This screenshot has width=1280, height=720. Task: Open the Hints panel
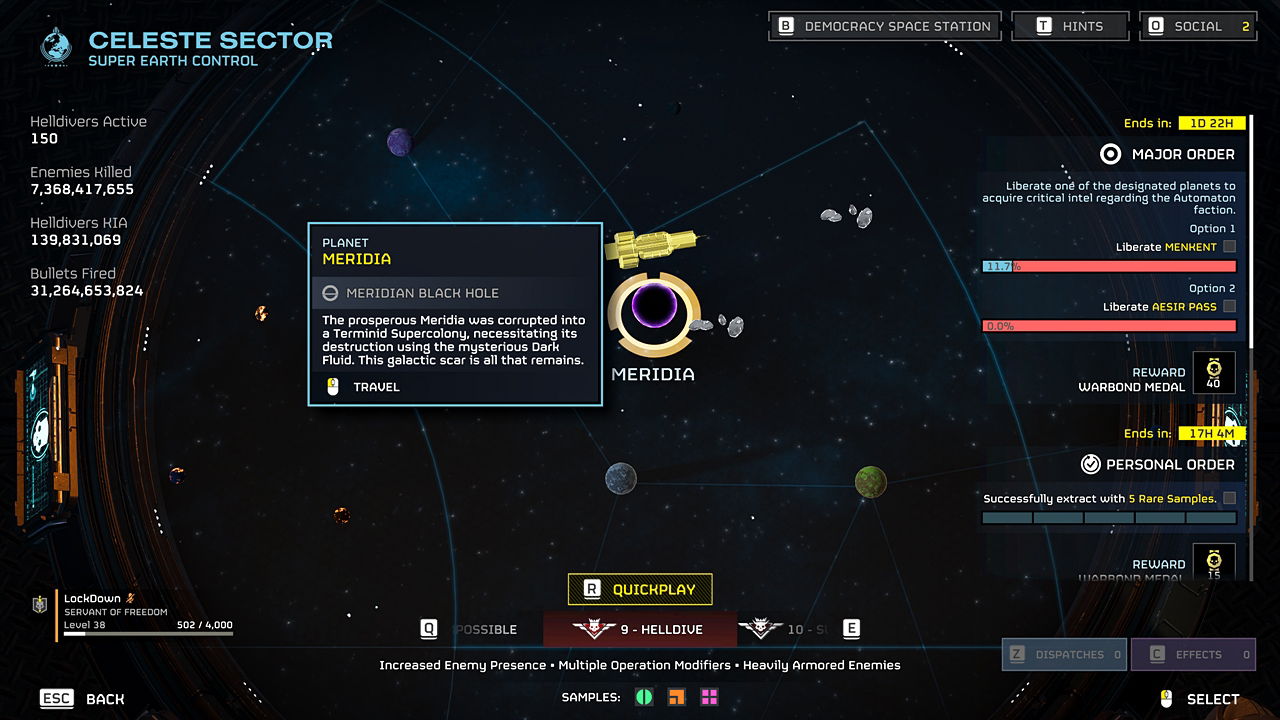point(1070,25)
